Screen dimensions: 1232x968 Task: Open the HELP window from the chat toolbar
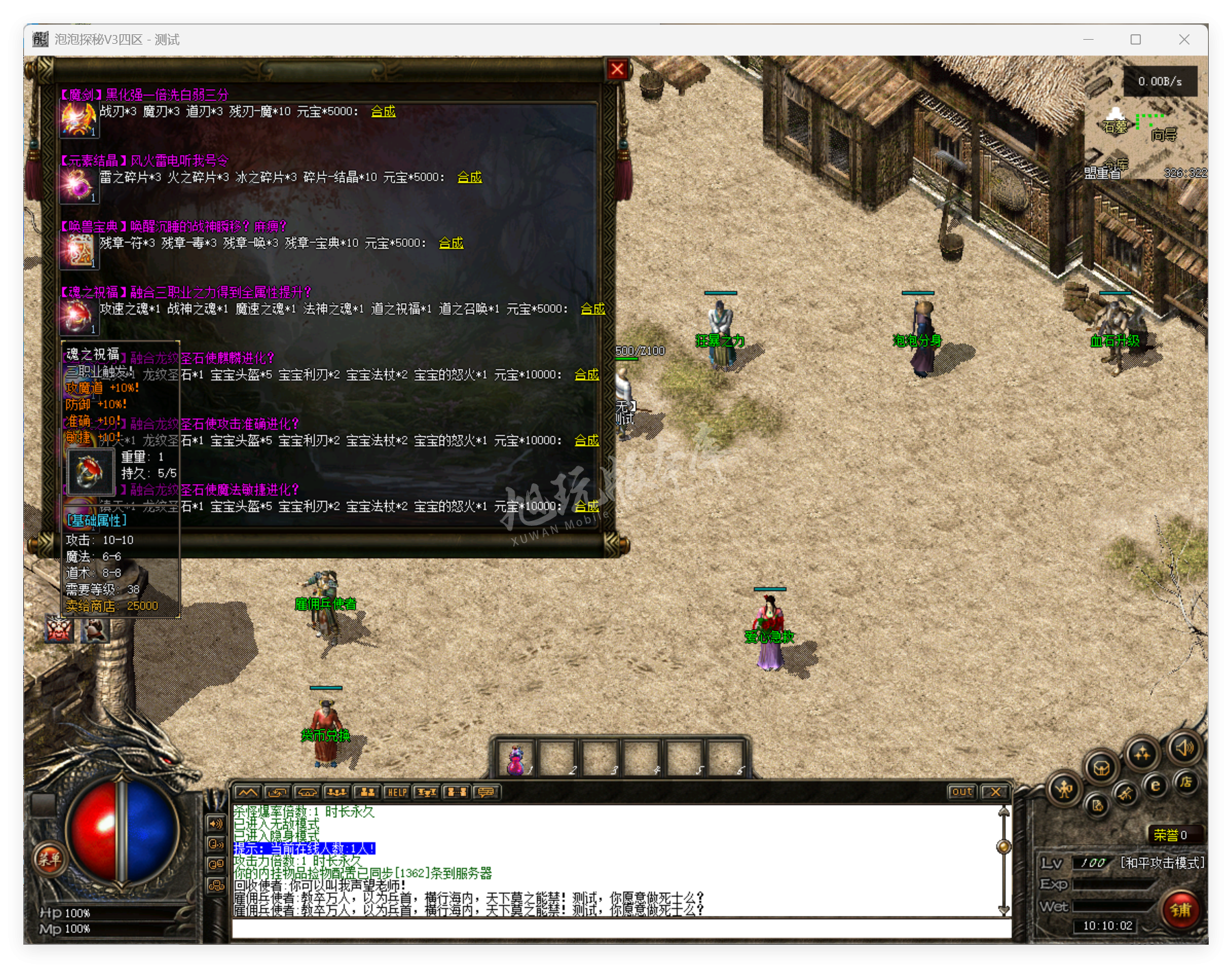[397, 792]
